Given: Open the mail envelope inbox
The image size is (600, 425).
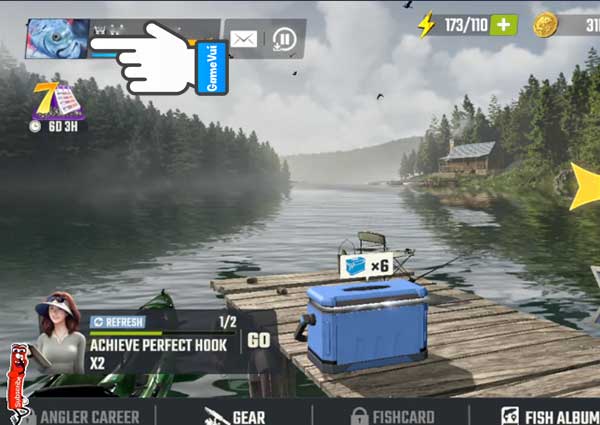Looking at the screenshot, I should coord(244,39).
